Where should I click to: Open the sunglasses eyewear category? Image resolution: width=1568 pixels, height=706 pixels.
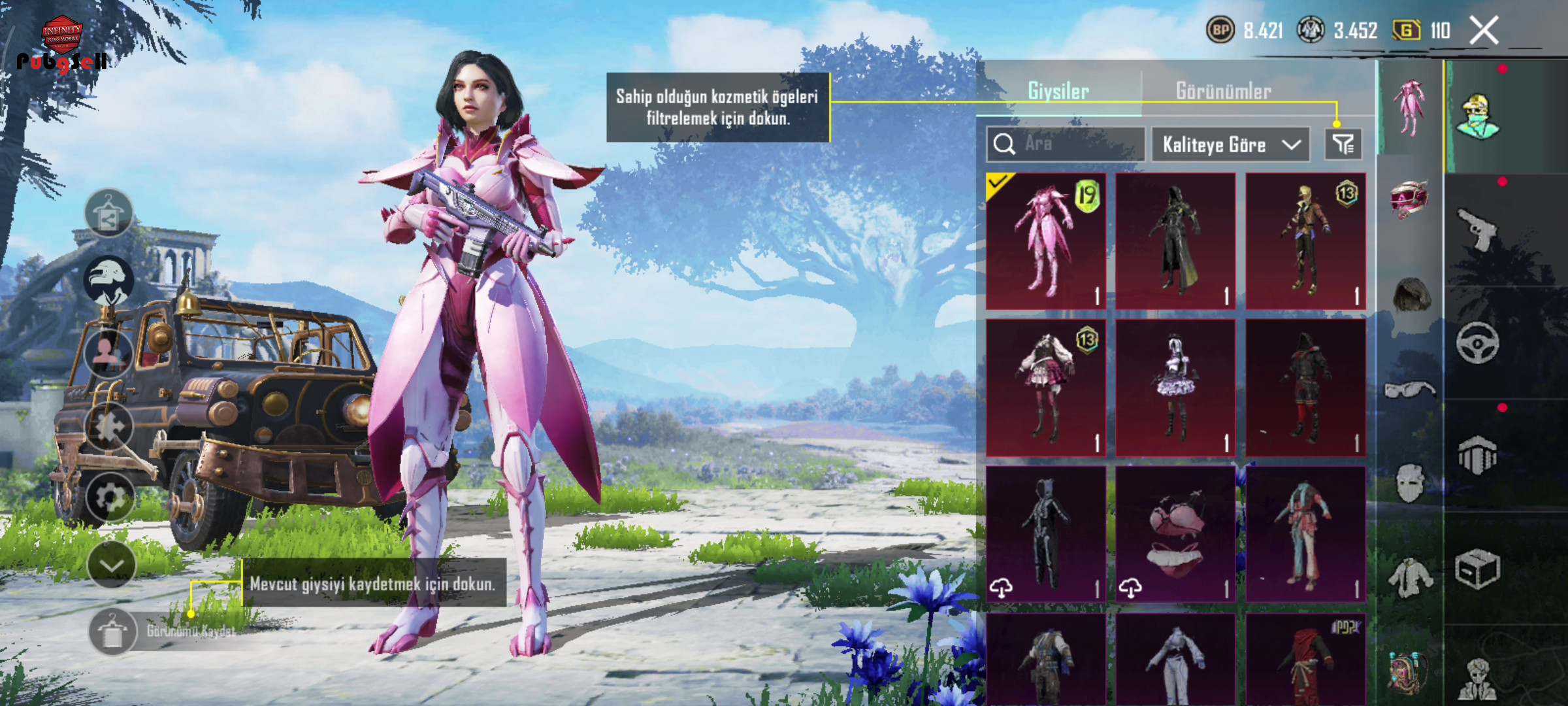(1410, 390)
